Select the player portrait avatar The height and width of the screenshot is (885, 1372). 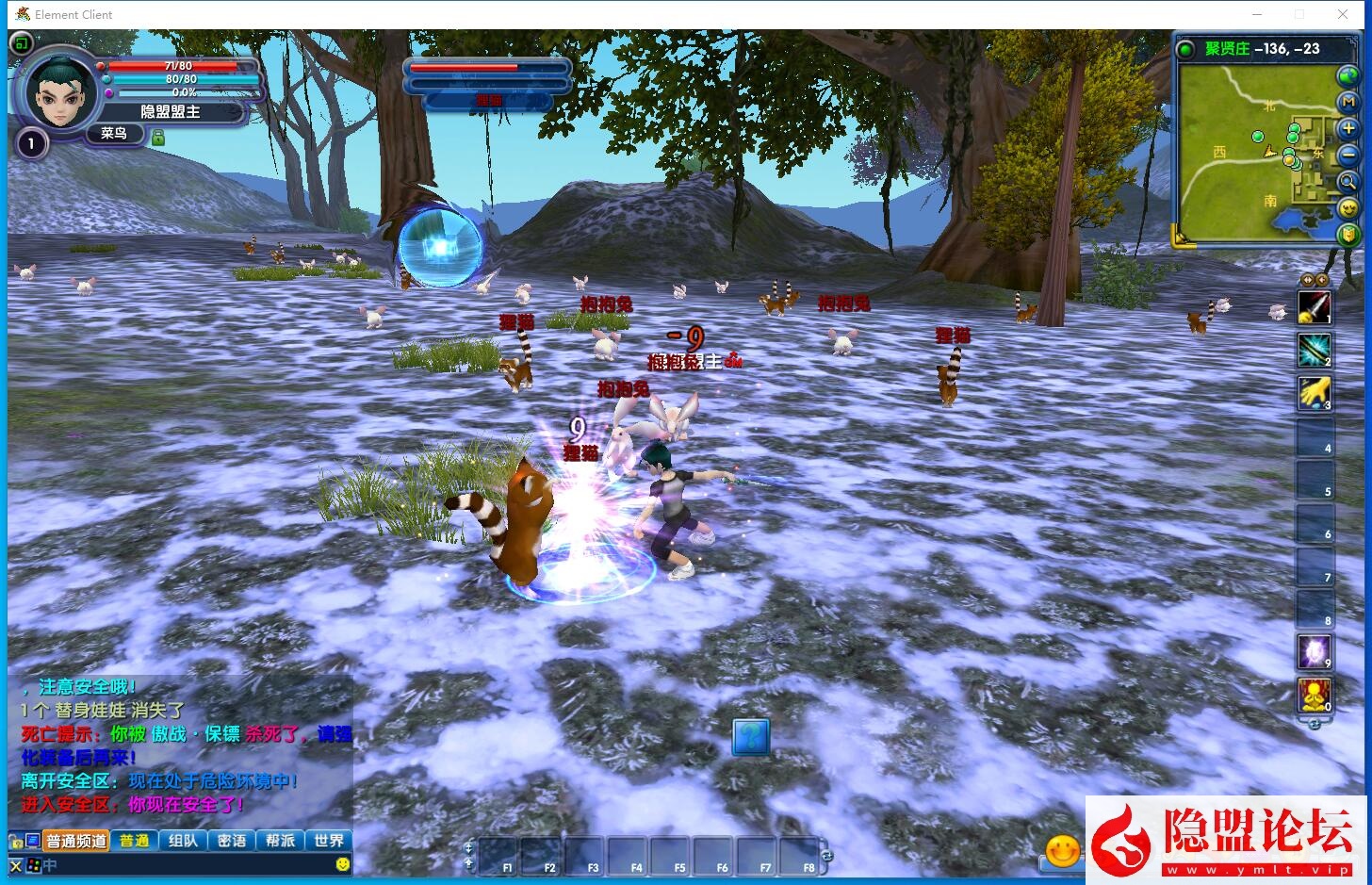point(60,92)
